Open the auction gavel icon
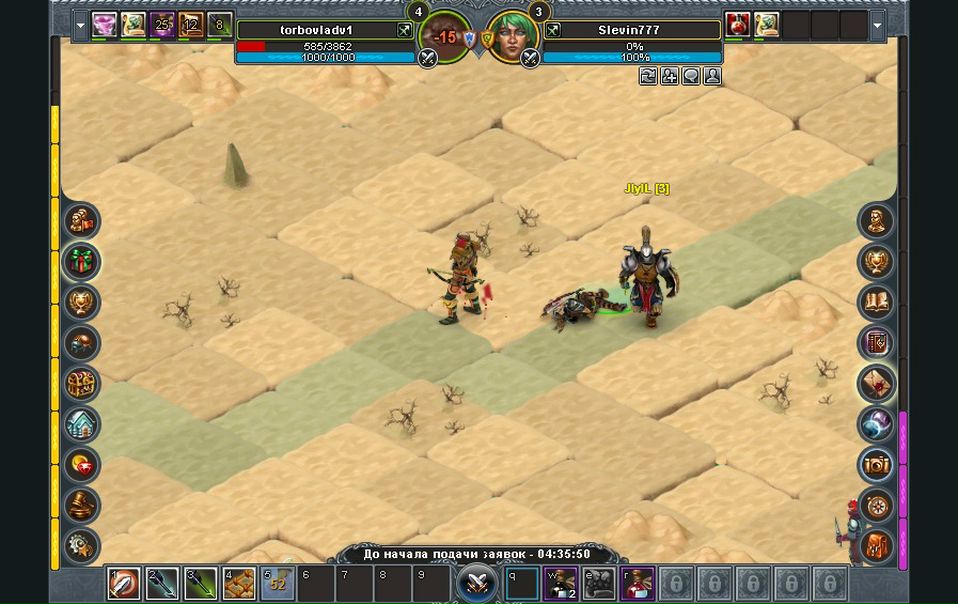Image resolution: width=958 pixels, height=604 pixels. pos(81,505)
